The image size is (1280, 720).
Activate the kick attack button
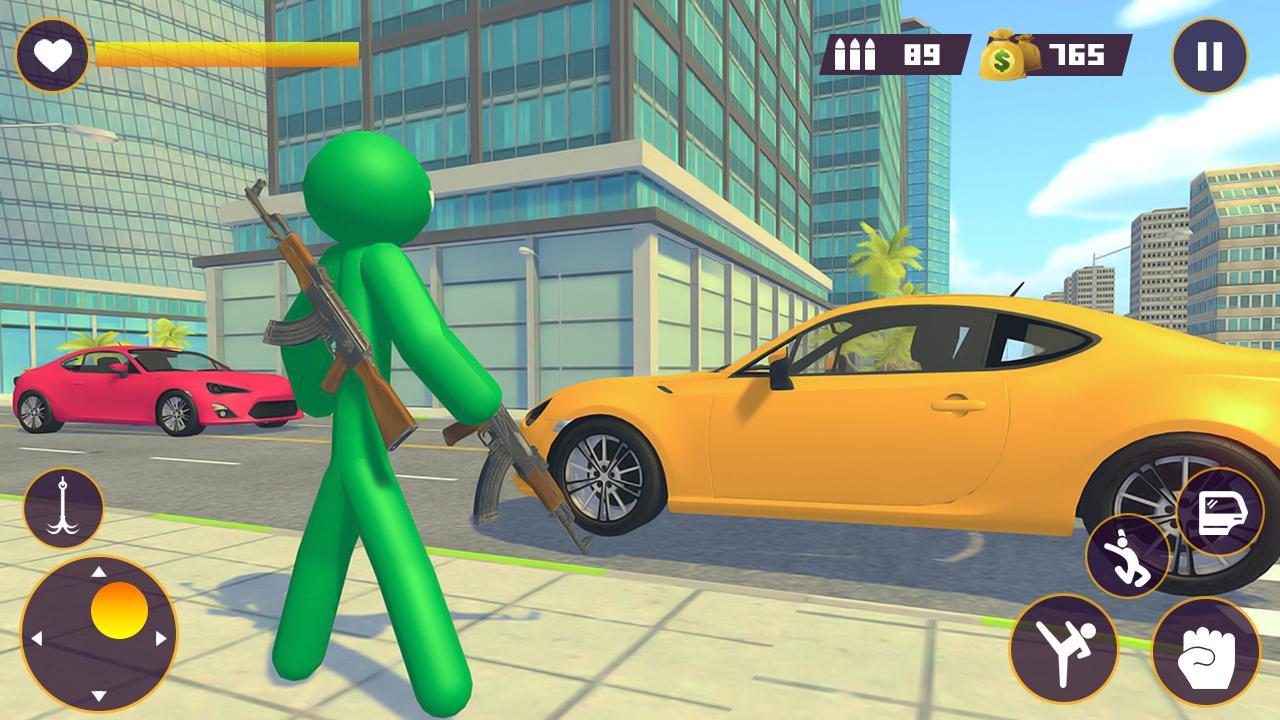click(1063, 648)
